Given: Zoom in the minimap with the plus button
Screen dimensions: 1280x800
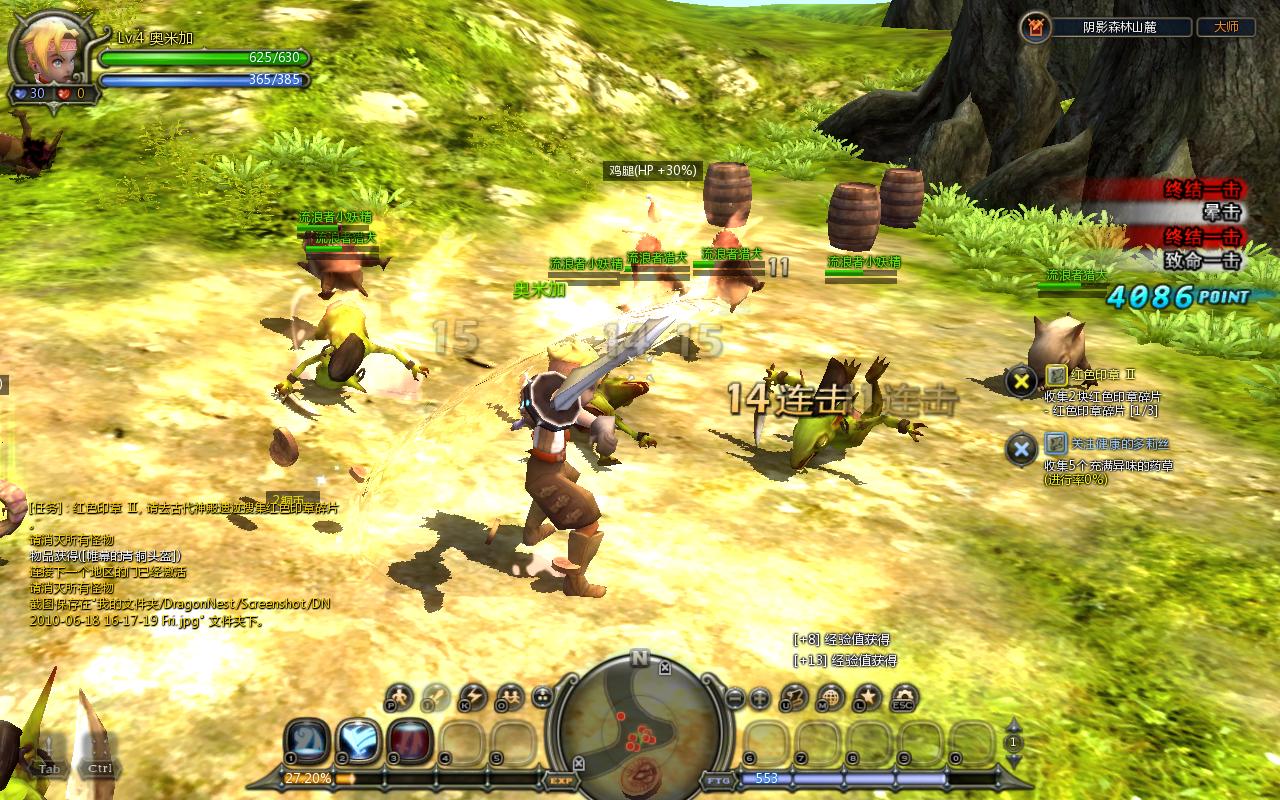Looking at the screenshot, I should [759, 698].
